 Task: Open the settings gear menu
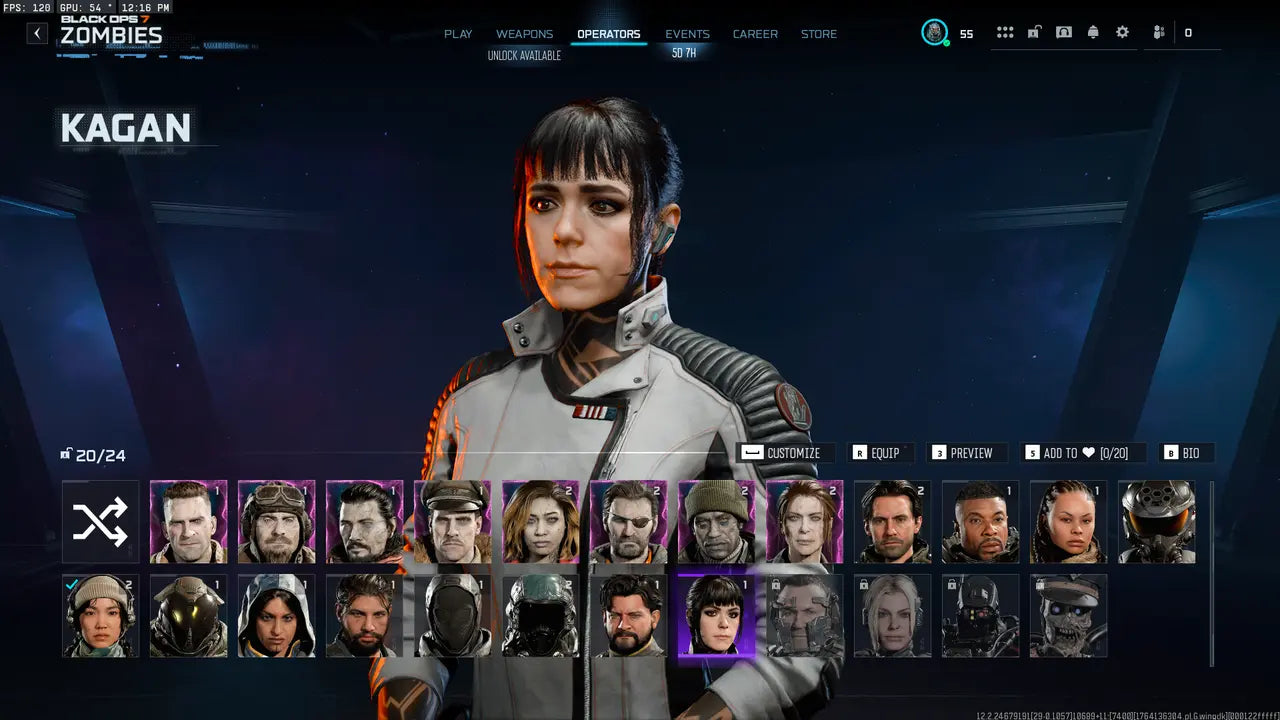tap(1122, 32)
